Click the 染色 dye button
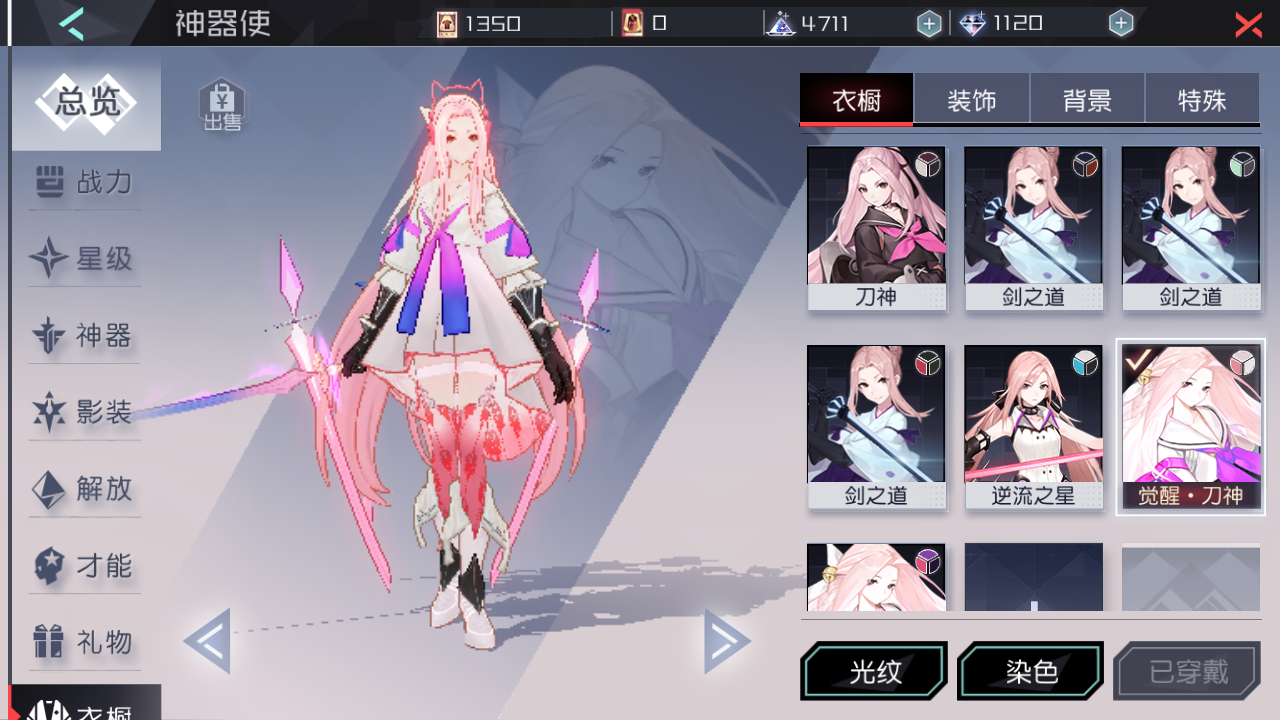1280x720 pixels. pos(1030,671)
